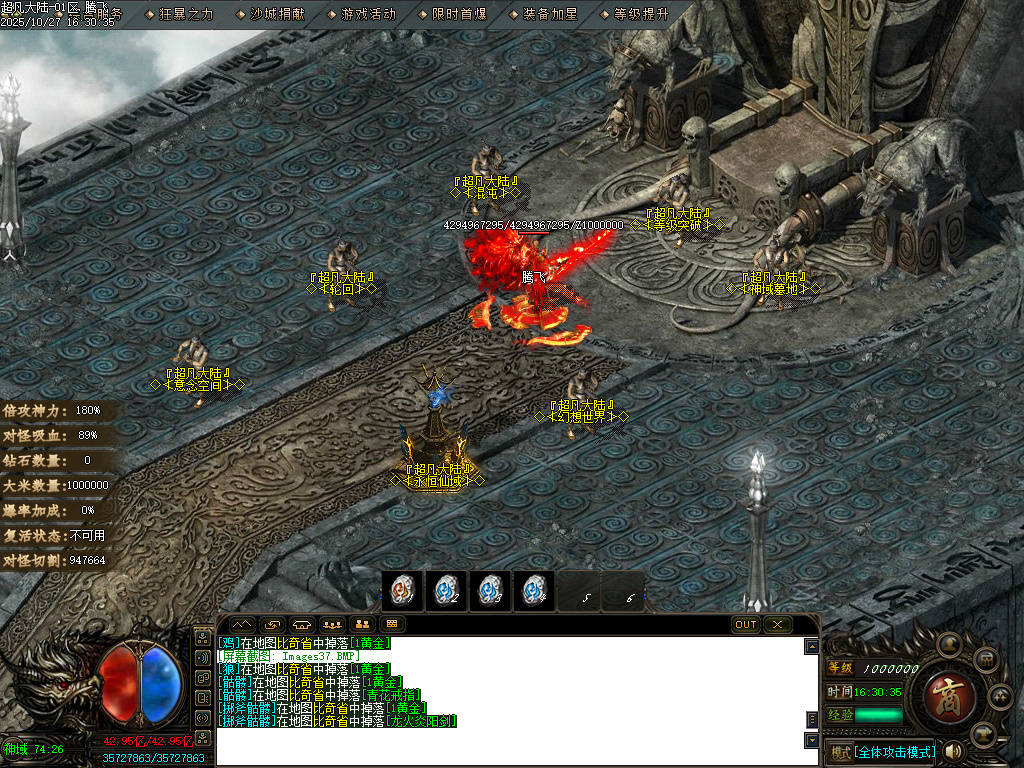
Task: Select the blue rune stone in hotbar slot 4
Action: [x=534, y=591]
